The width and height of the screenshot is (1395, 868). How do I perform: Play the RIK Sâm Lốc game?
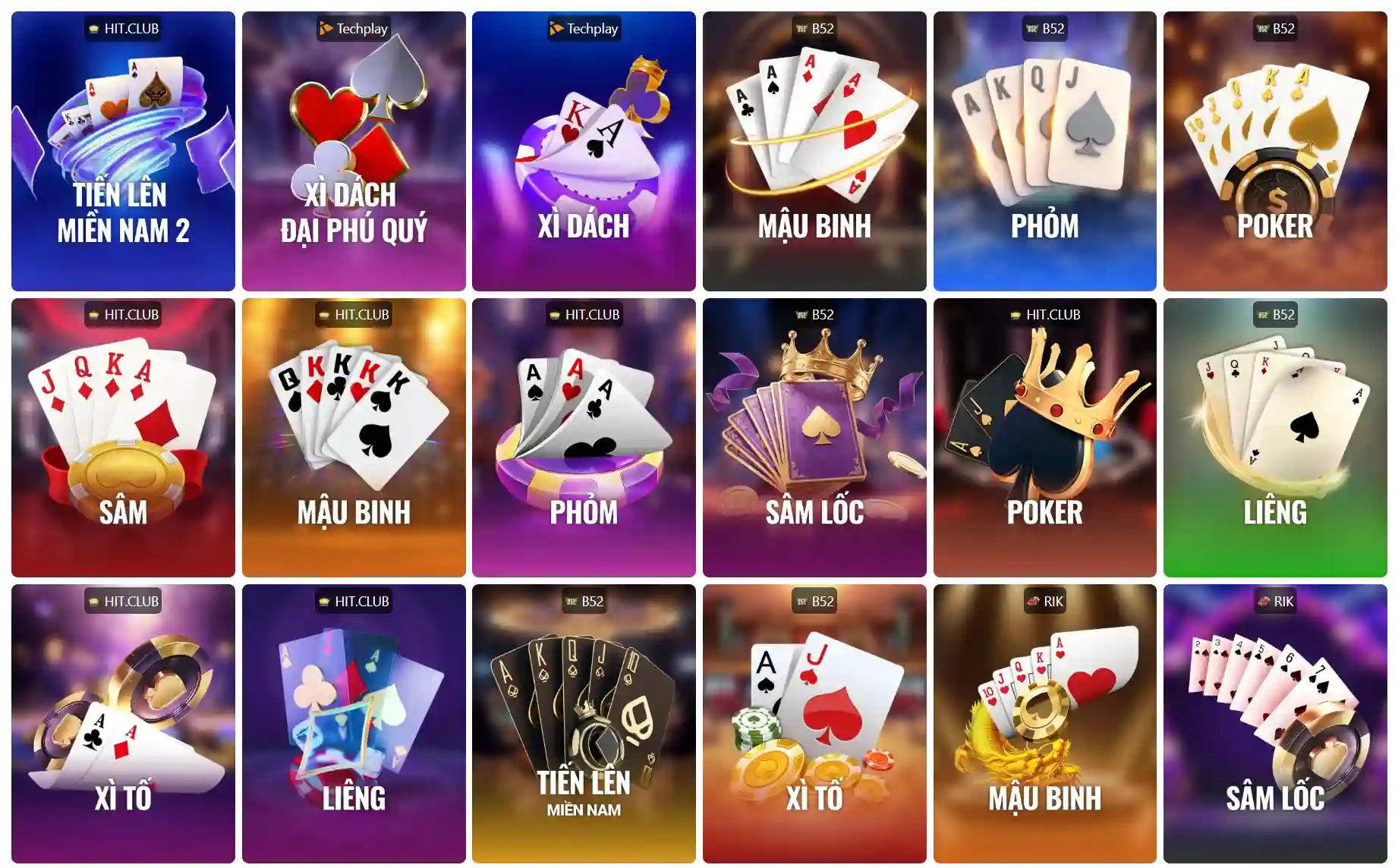coord(1275,723)
